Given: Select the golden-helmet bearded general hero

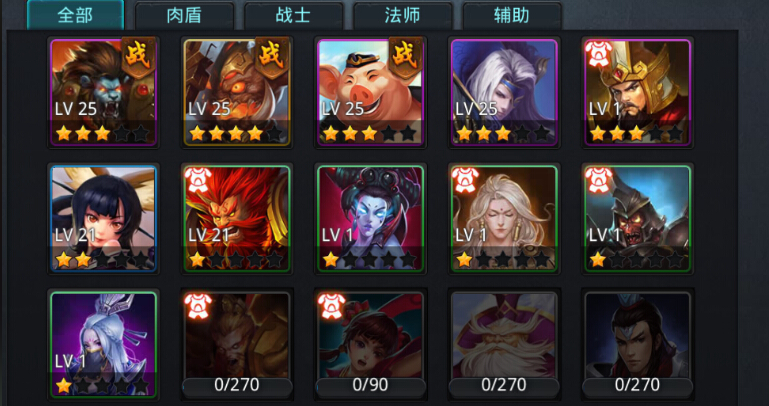Looking at the screenshot, I should (x=638, y=92).
